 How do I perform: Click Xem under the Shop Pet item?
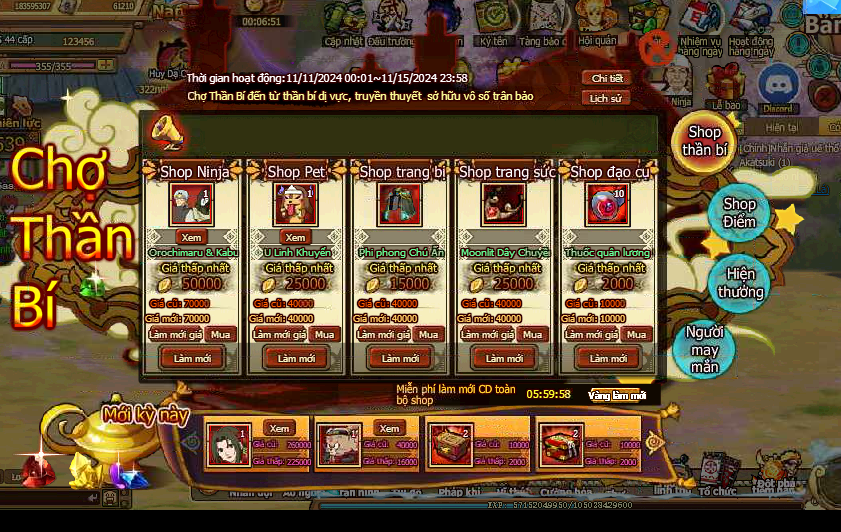(295, 237)
